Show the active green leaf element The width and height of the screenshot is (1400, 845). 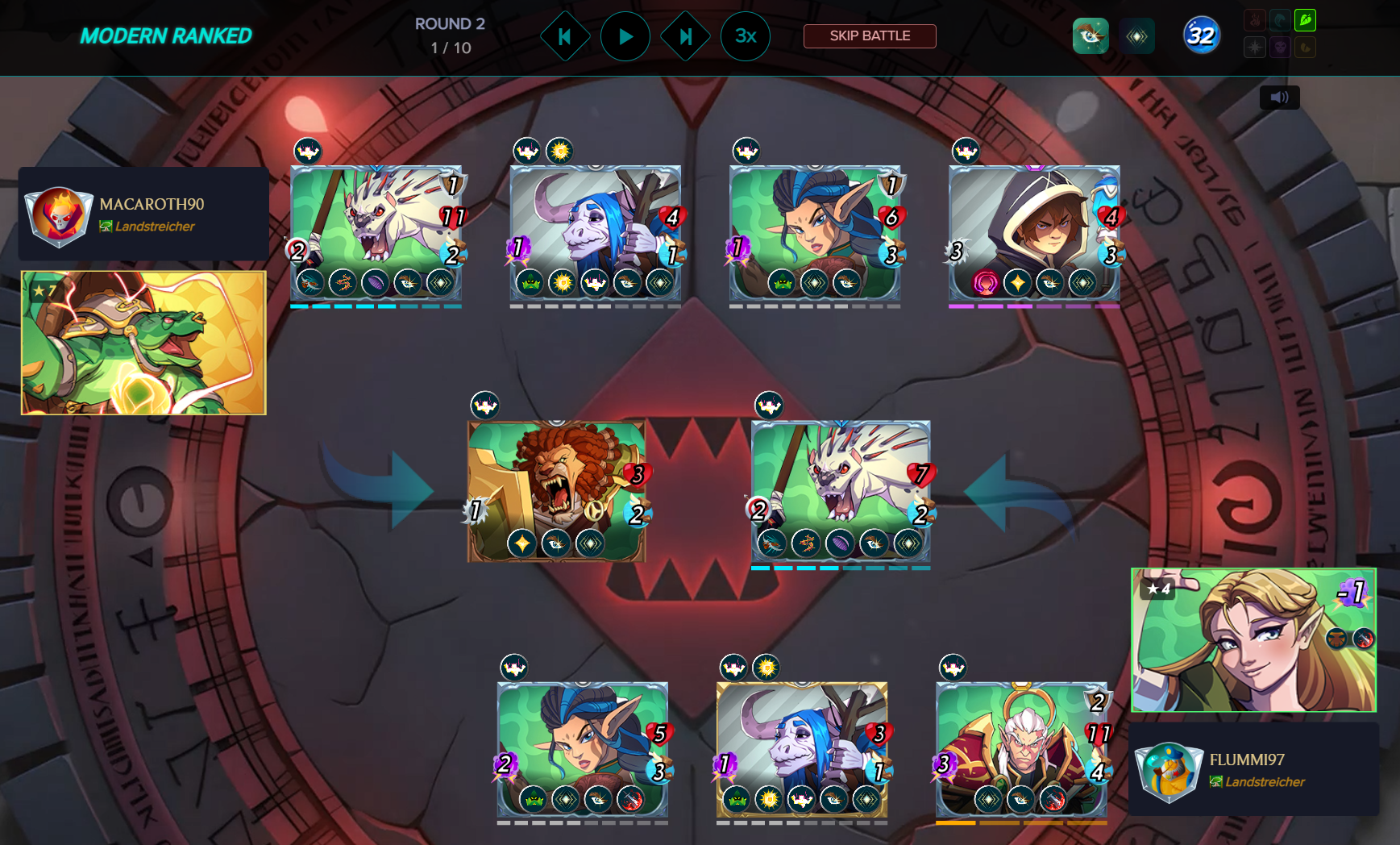[1305, 19]
